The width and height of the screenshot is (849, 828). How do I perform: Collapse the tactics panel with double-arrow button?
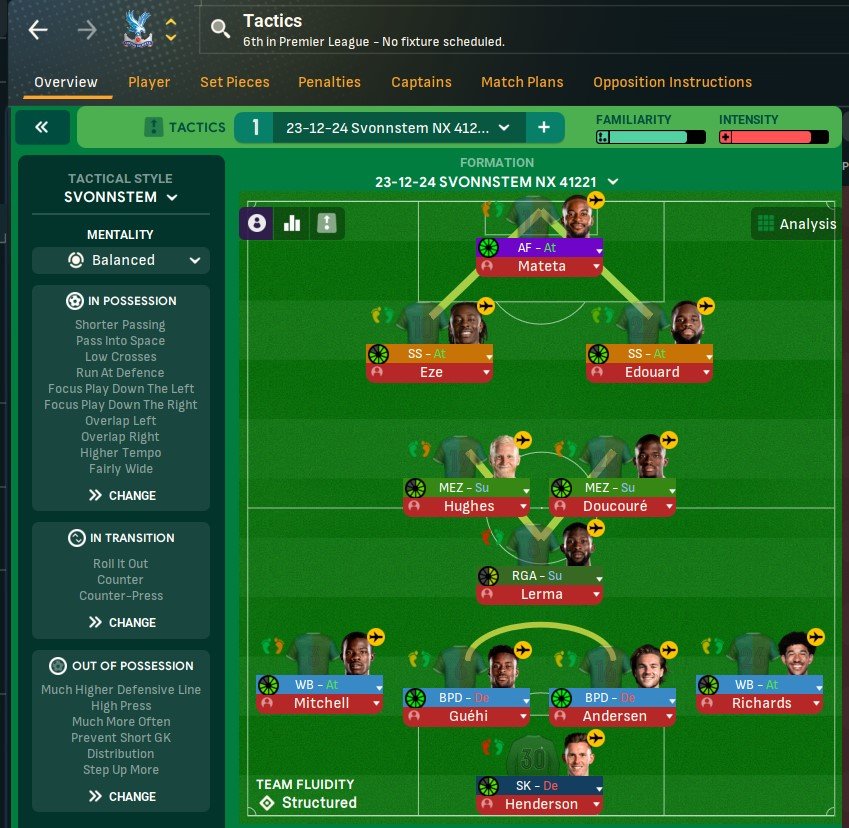coord(42,127)
